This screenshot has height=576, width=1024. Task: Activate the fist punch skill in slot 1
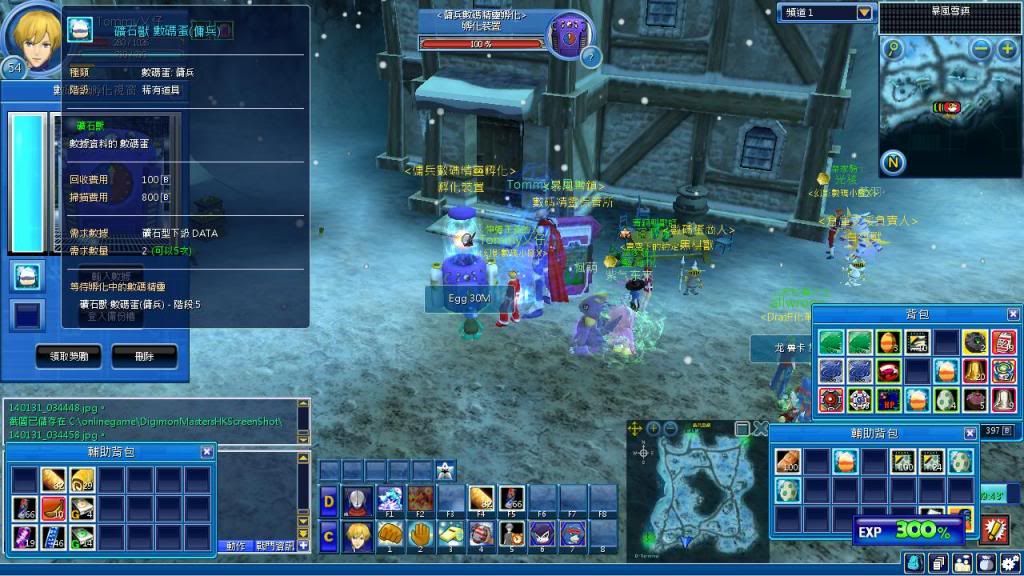point(390,535)
